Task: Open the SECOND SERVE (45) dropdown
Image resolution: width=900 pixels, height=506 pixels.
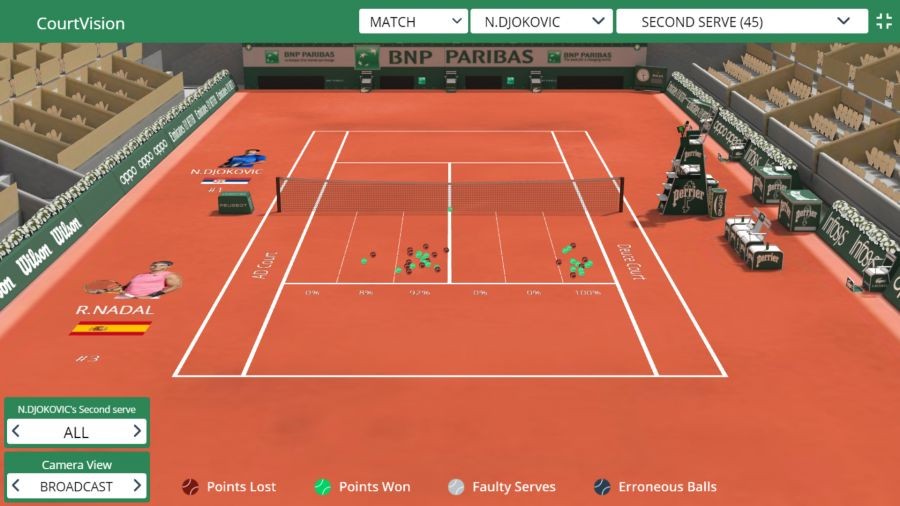Action: click(x=741, y=22)
